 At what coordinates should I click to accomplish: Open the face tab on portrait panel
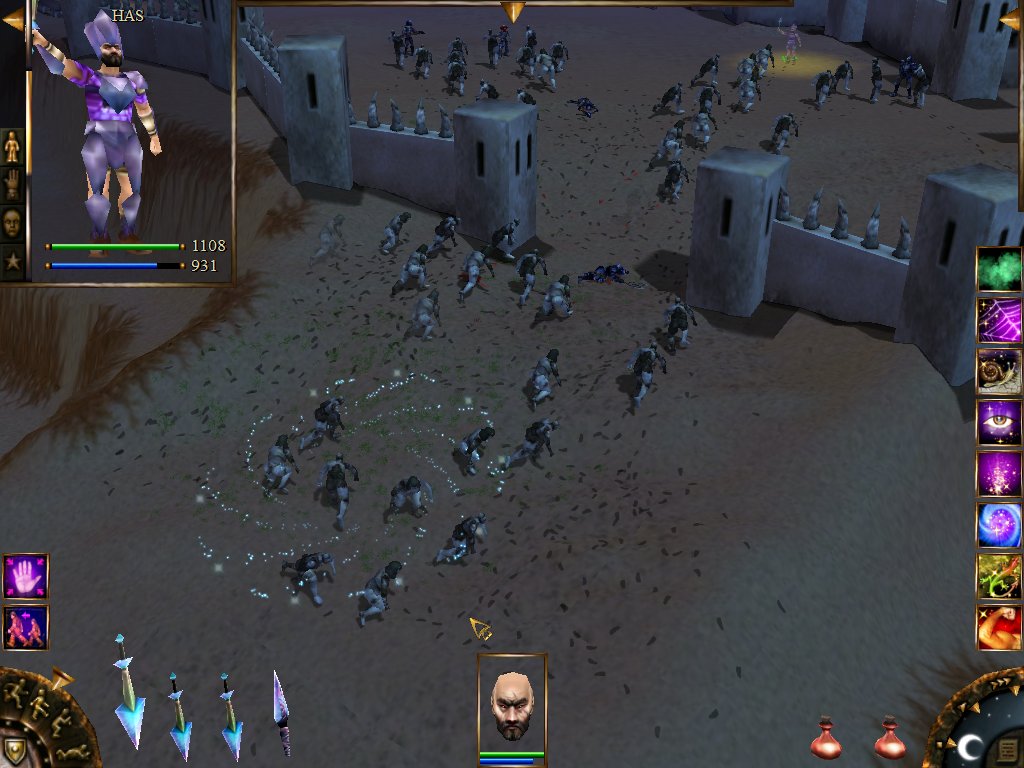(12, 223)
